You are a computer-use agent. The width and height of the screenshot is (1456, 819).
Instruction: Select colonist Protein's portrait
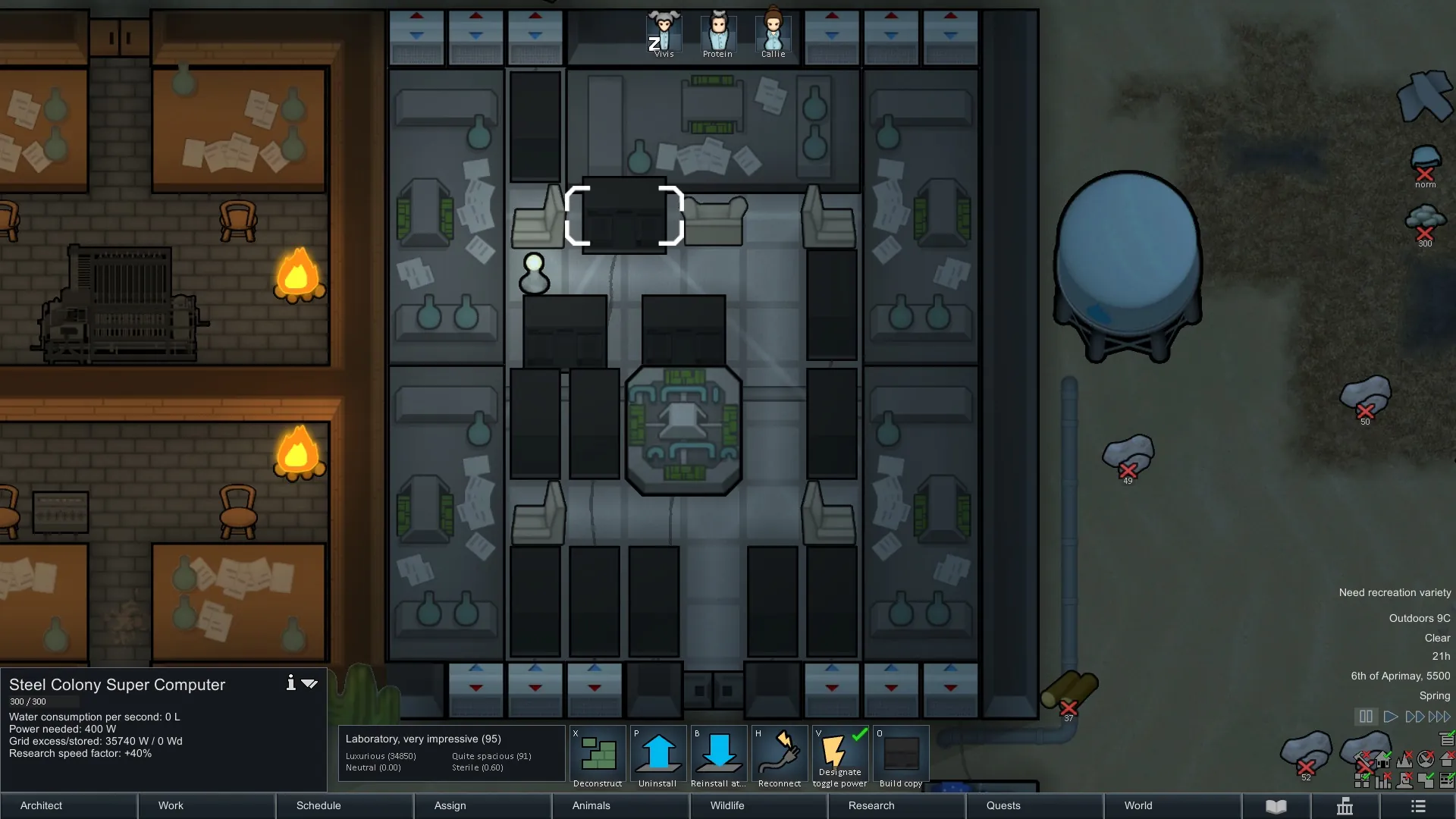coord(717,33)
